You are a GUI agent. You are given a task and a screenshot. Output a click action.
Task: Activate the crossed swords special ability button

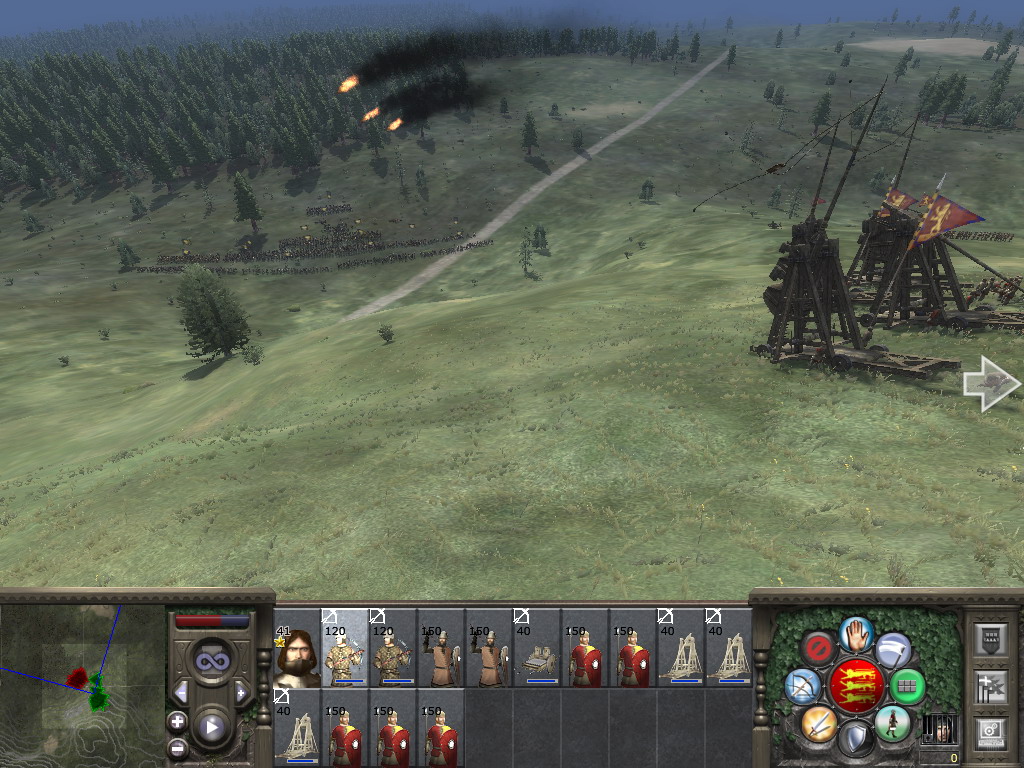pos(818,723)
